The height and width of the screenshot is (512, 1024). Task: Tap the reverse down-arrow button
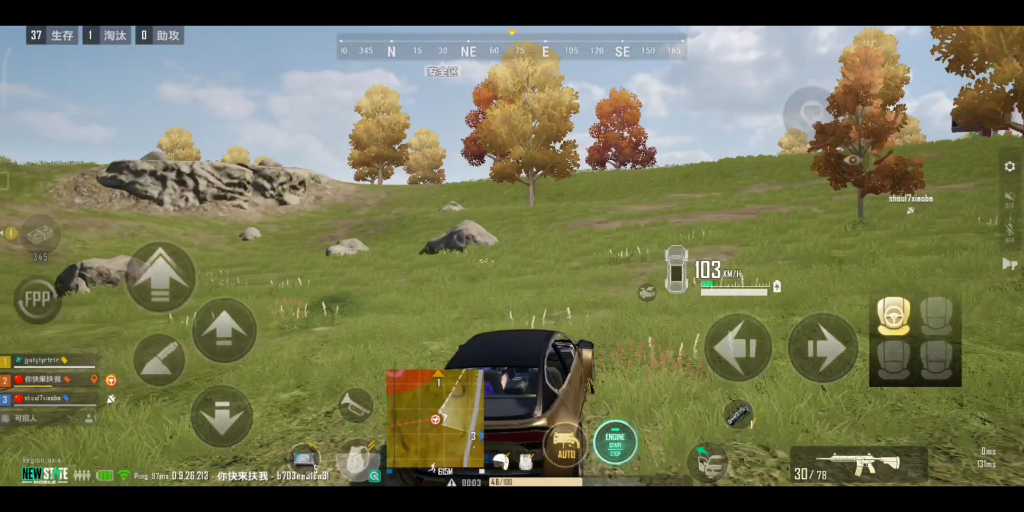tap(221, 416)
